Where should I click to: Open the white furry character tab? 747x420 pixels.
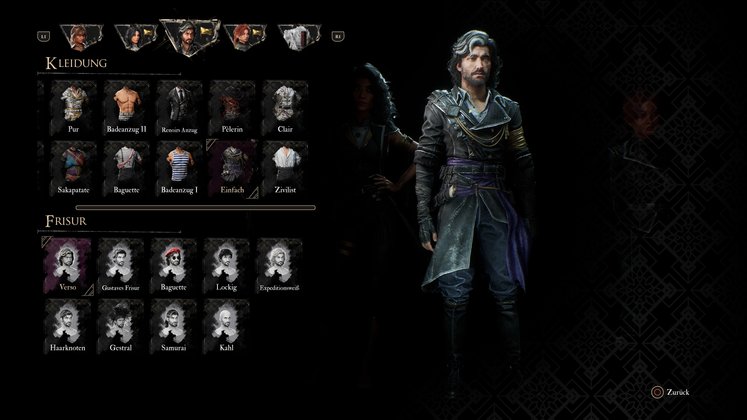point(294,37)
